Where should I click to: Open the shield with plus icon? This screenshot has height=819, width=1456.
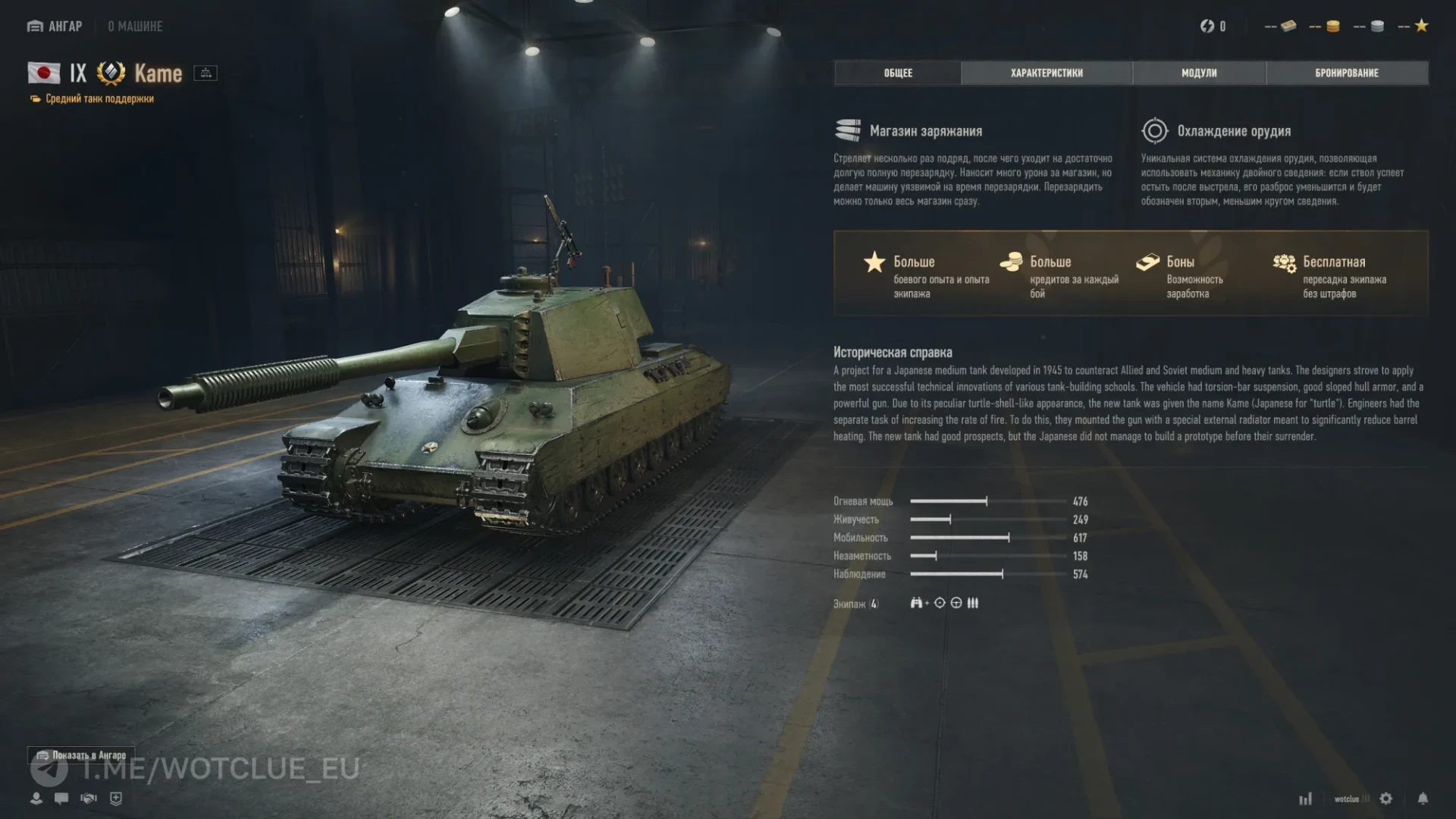[116, 799]
